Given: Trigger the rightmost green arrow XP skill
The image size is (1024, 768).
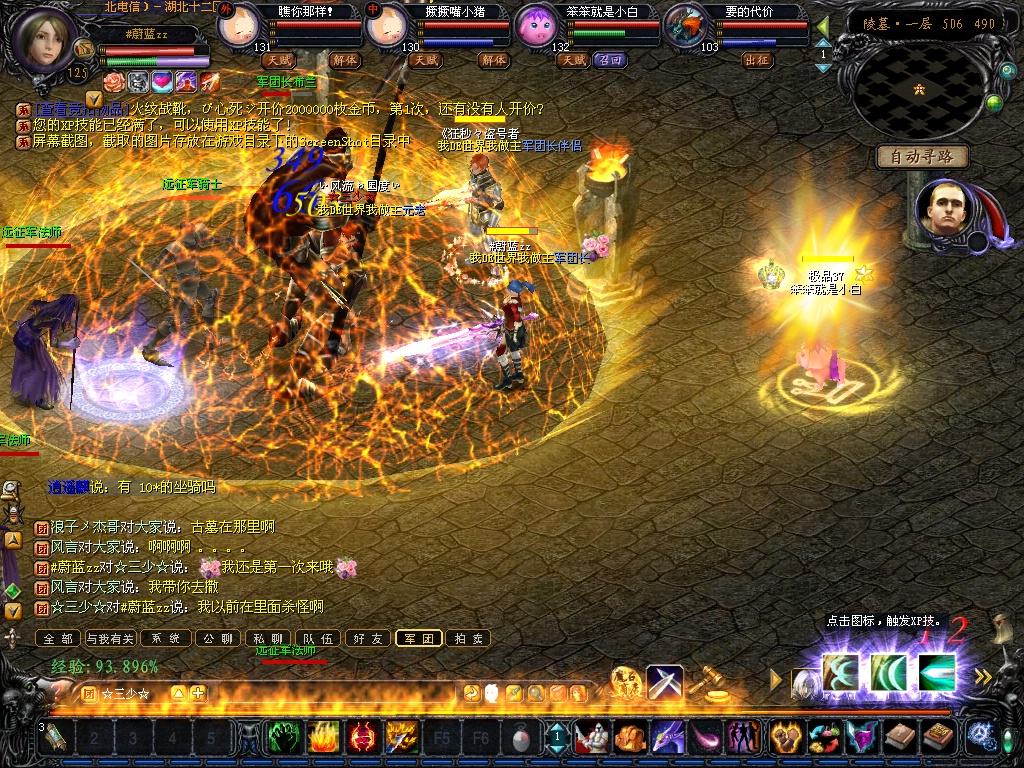Looking at the screenshot, I should 936,669.
